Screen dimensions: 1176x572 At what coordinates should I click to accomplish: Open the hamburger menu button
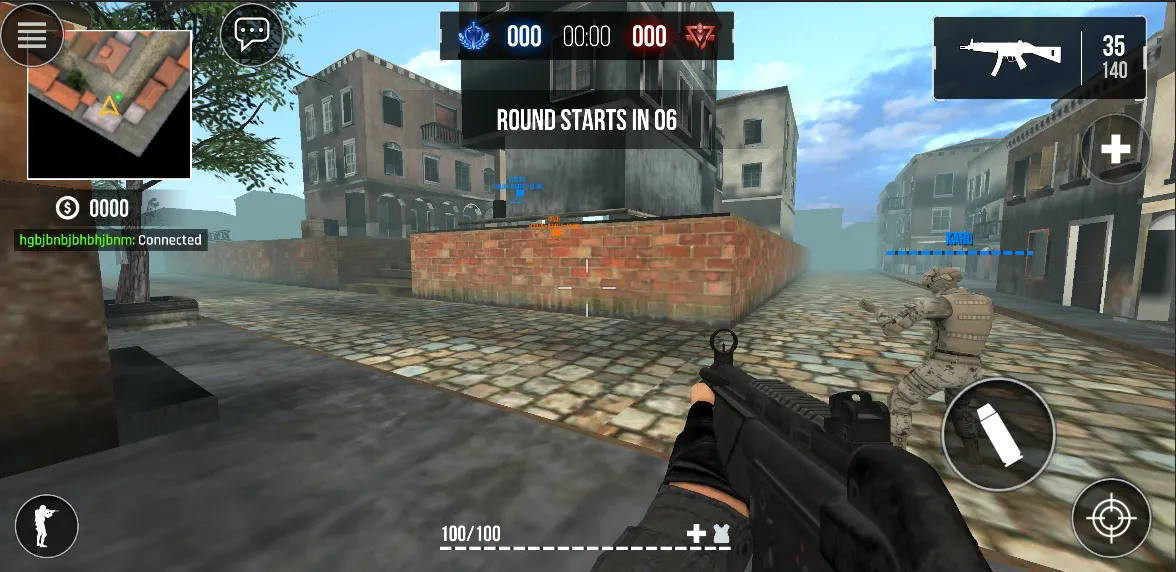click(x=31, y=35)
